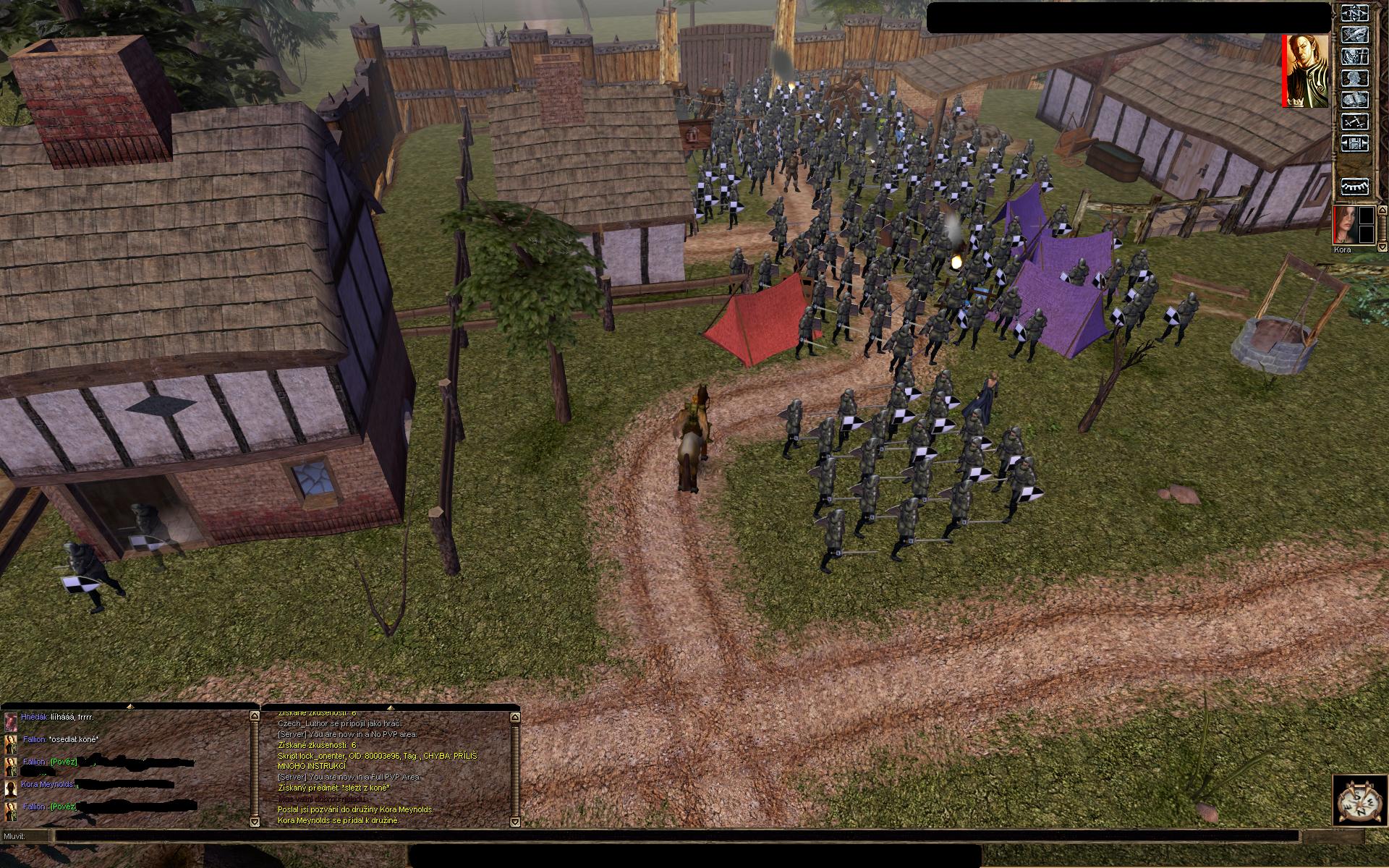1389x868 pixels.
Task: Expand the player chat window with top arrow
Action: click(x=129, y=706)
